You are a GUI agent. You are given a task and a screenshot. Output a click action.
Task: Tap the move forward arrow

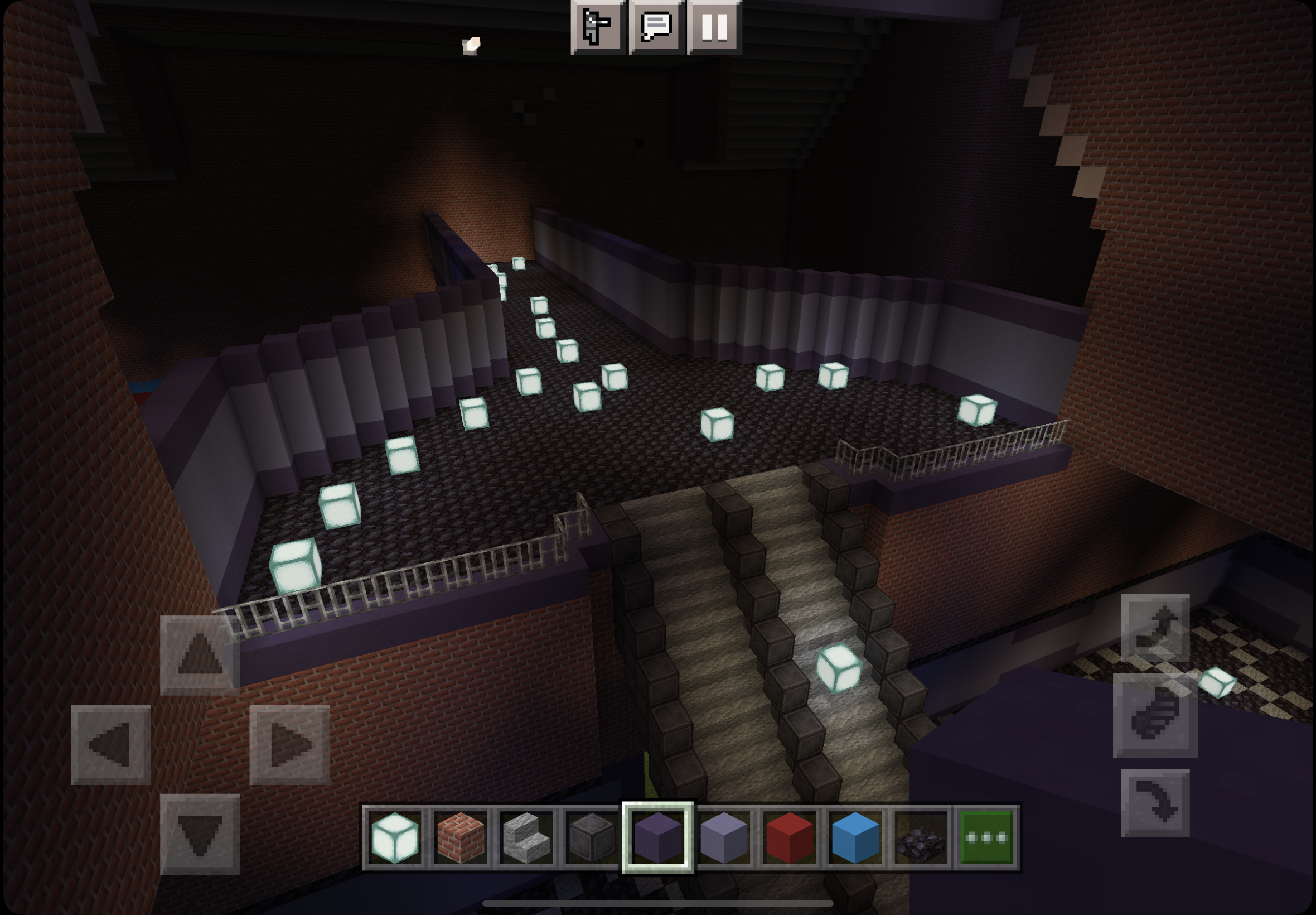(x=200, y=654)
